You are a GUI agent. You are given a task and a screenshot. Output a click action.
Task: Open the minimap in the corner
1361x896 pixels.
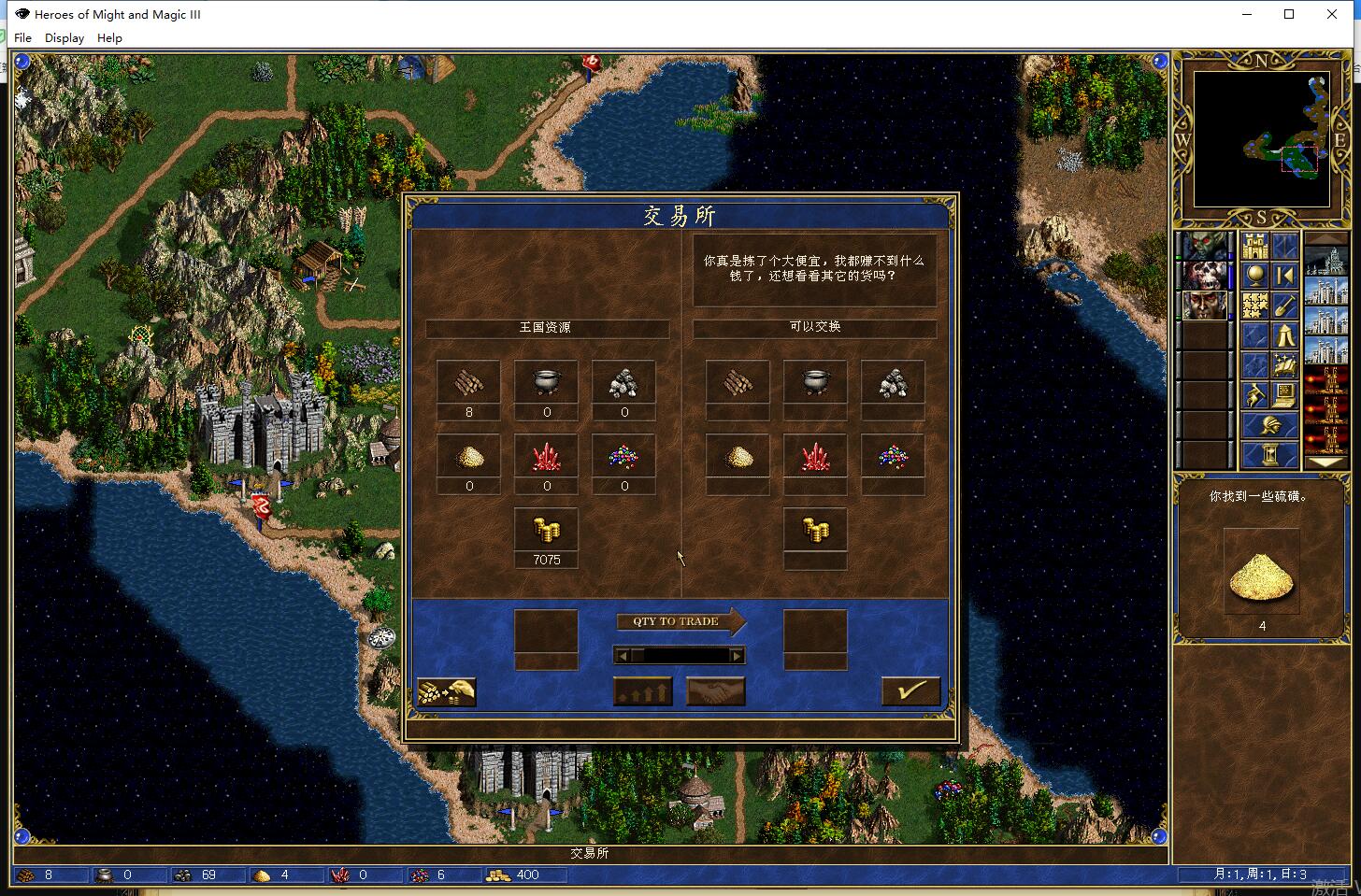(1261, 139)
